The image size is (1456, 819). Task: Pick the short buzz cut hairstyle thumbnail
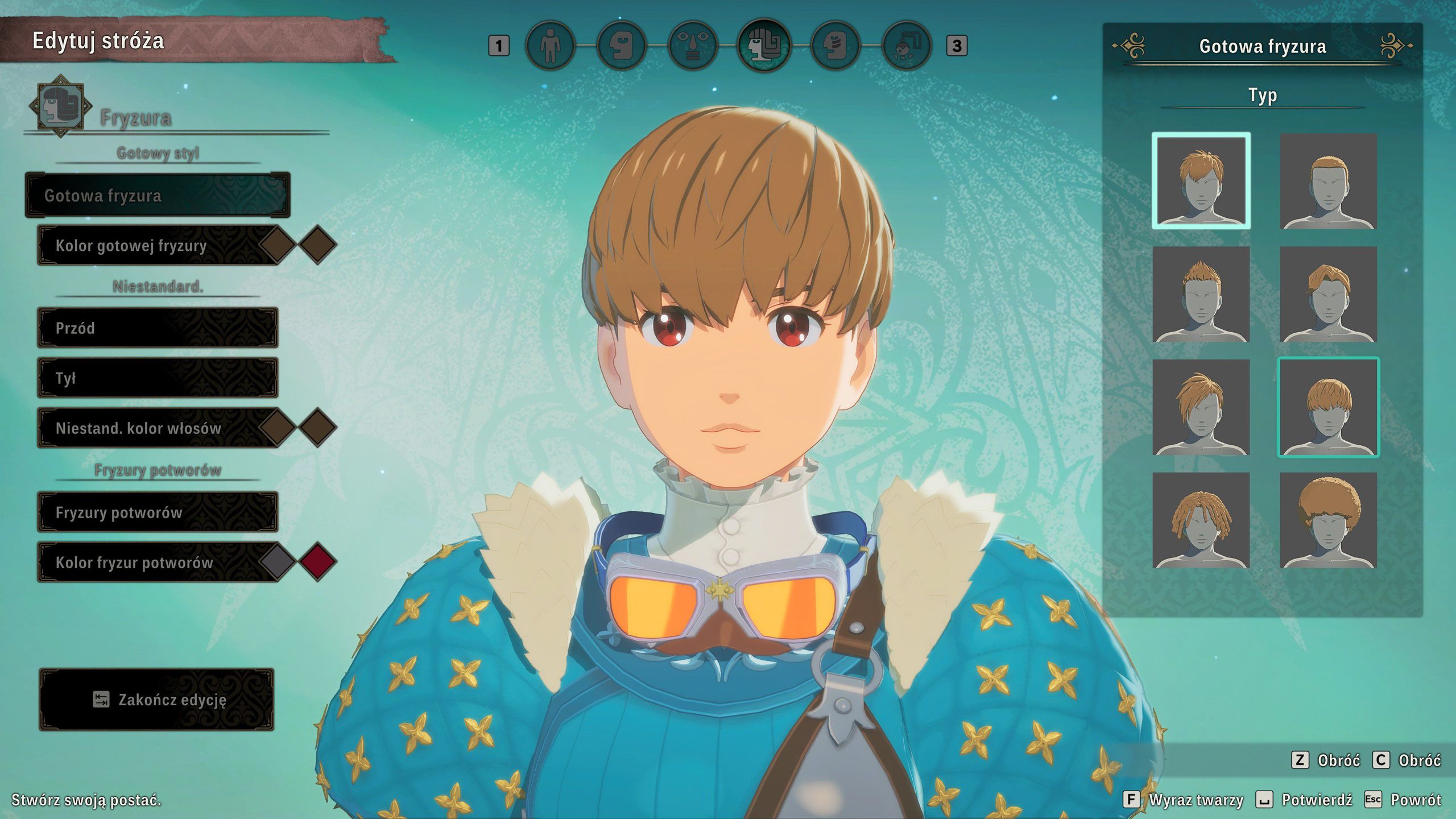point(1328,181)
